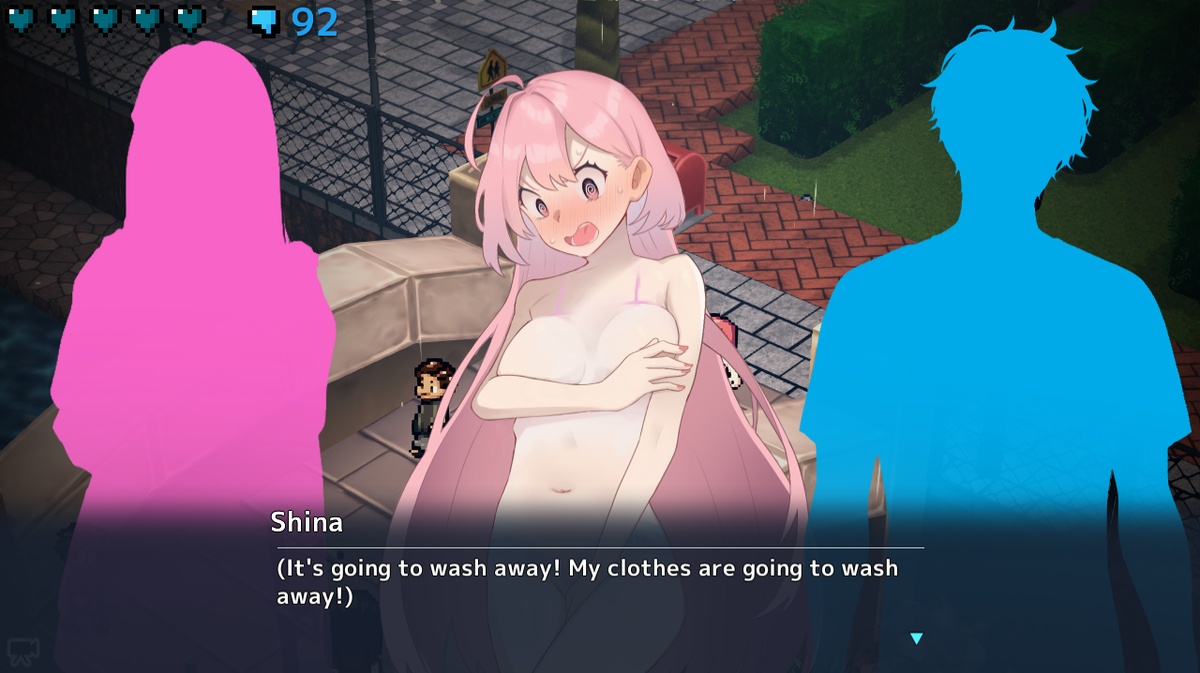Advance dialogue with the cyan triangle indicator
1200x673 pixels.
916,638
